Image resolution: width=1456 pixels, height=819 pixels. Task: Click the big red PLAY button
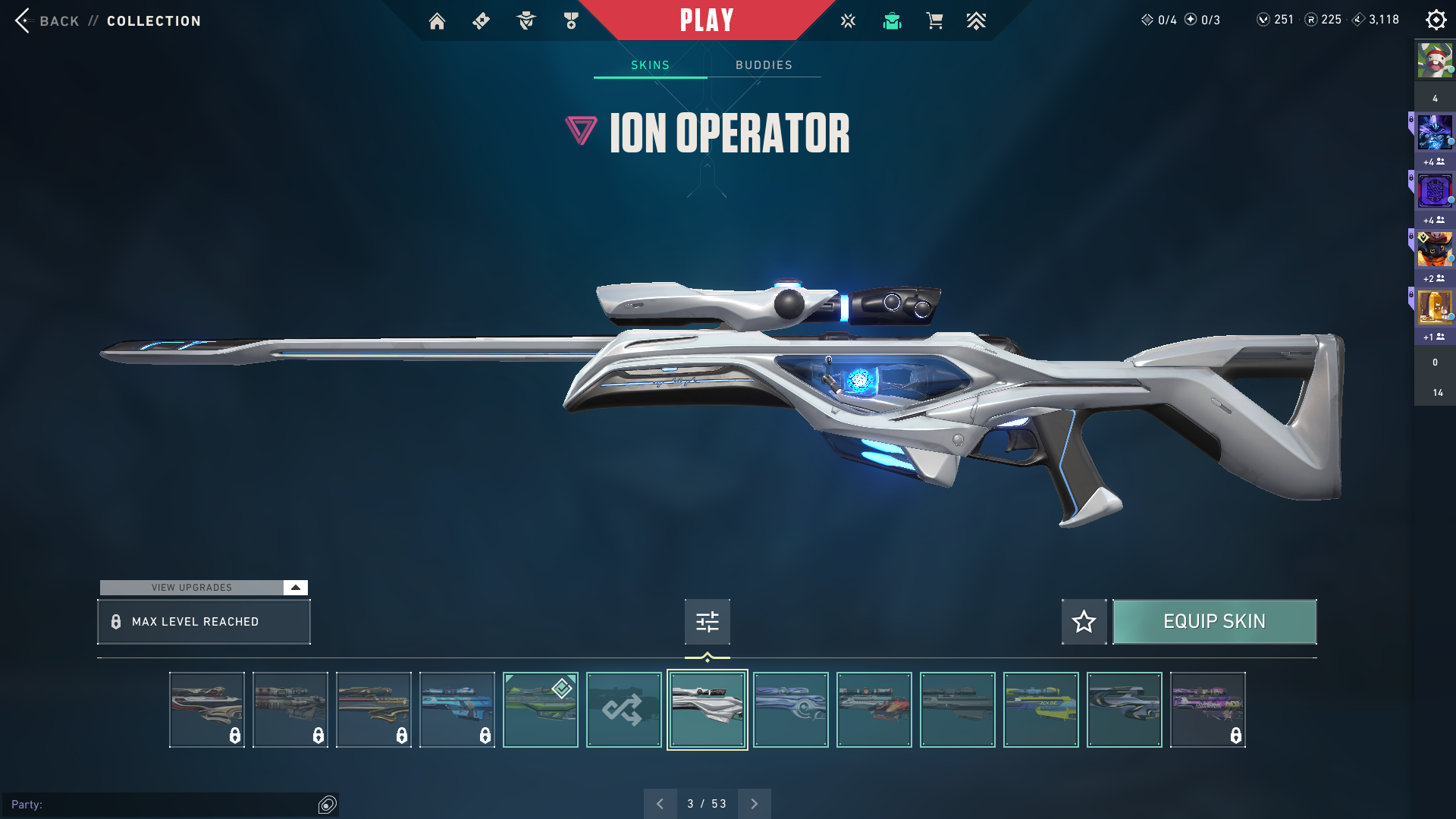coord(706,20)
